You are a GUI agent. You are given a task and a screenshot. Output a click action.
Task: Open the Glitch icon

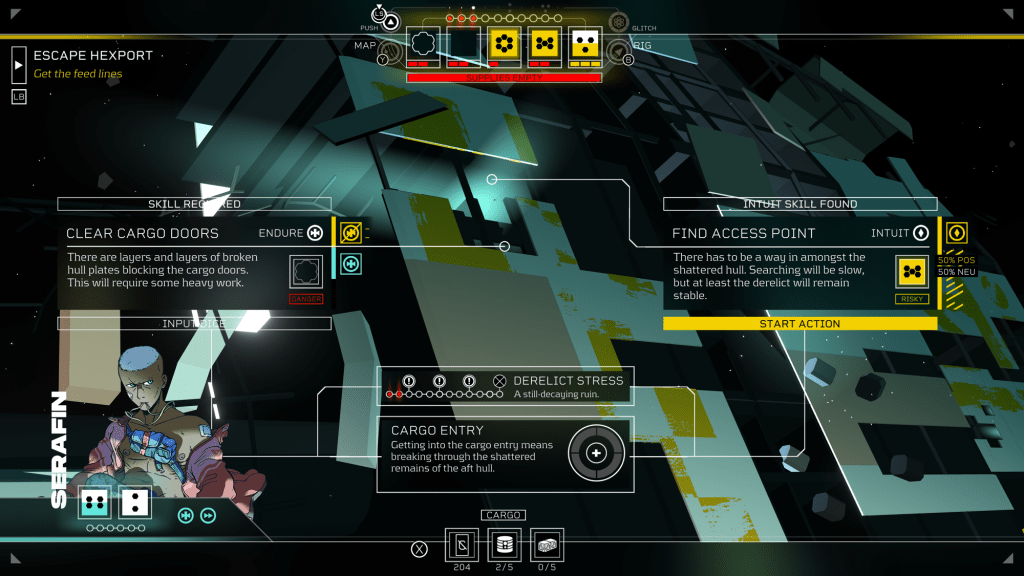[x=619, y=22]
